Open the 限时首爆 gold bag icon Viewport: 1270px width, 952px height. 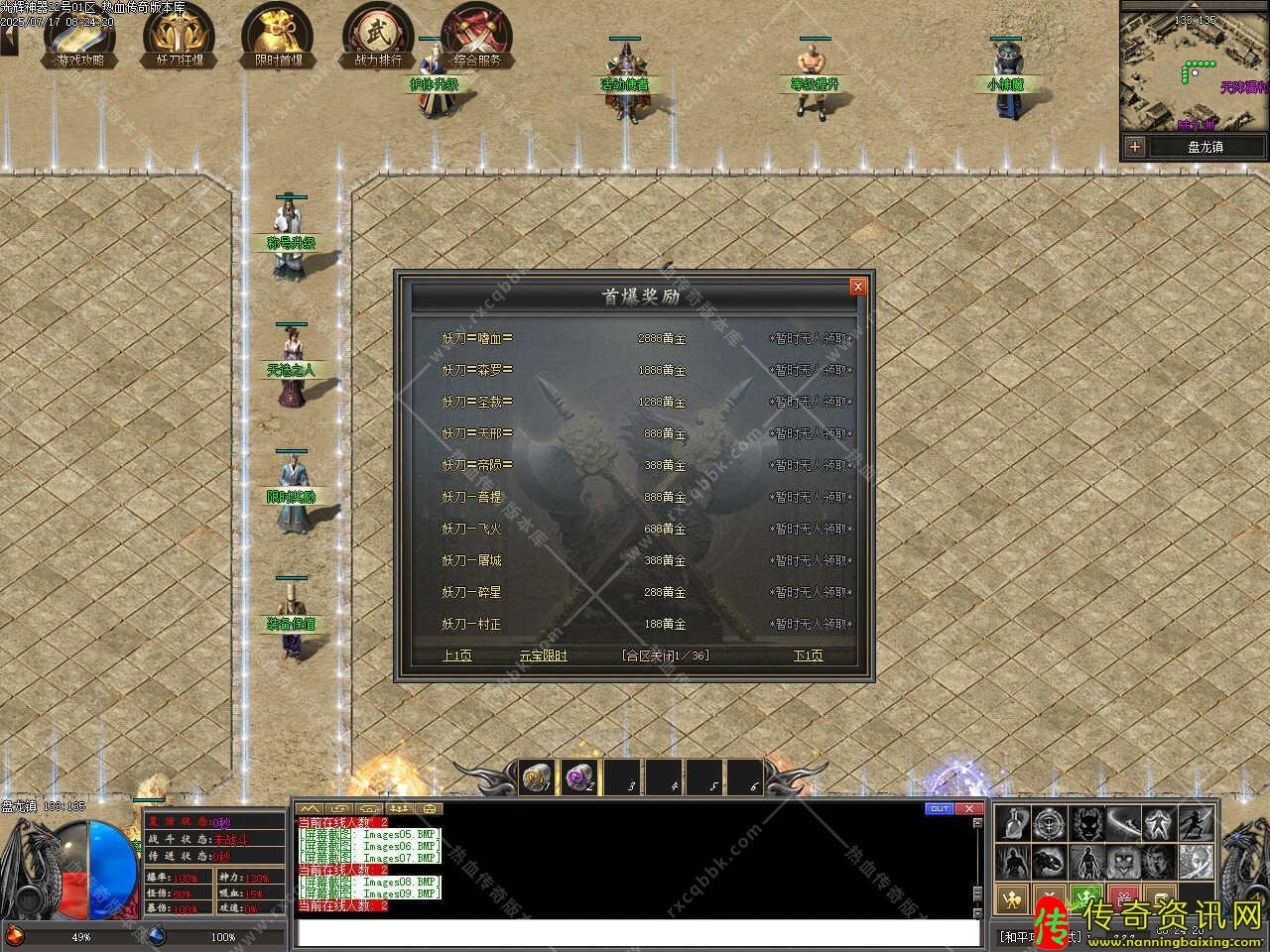click(x=278, y=37)
